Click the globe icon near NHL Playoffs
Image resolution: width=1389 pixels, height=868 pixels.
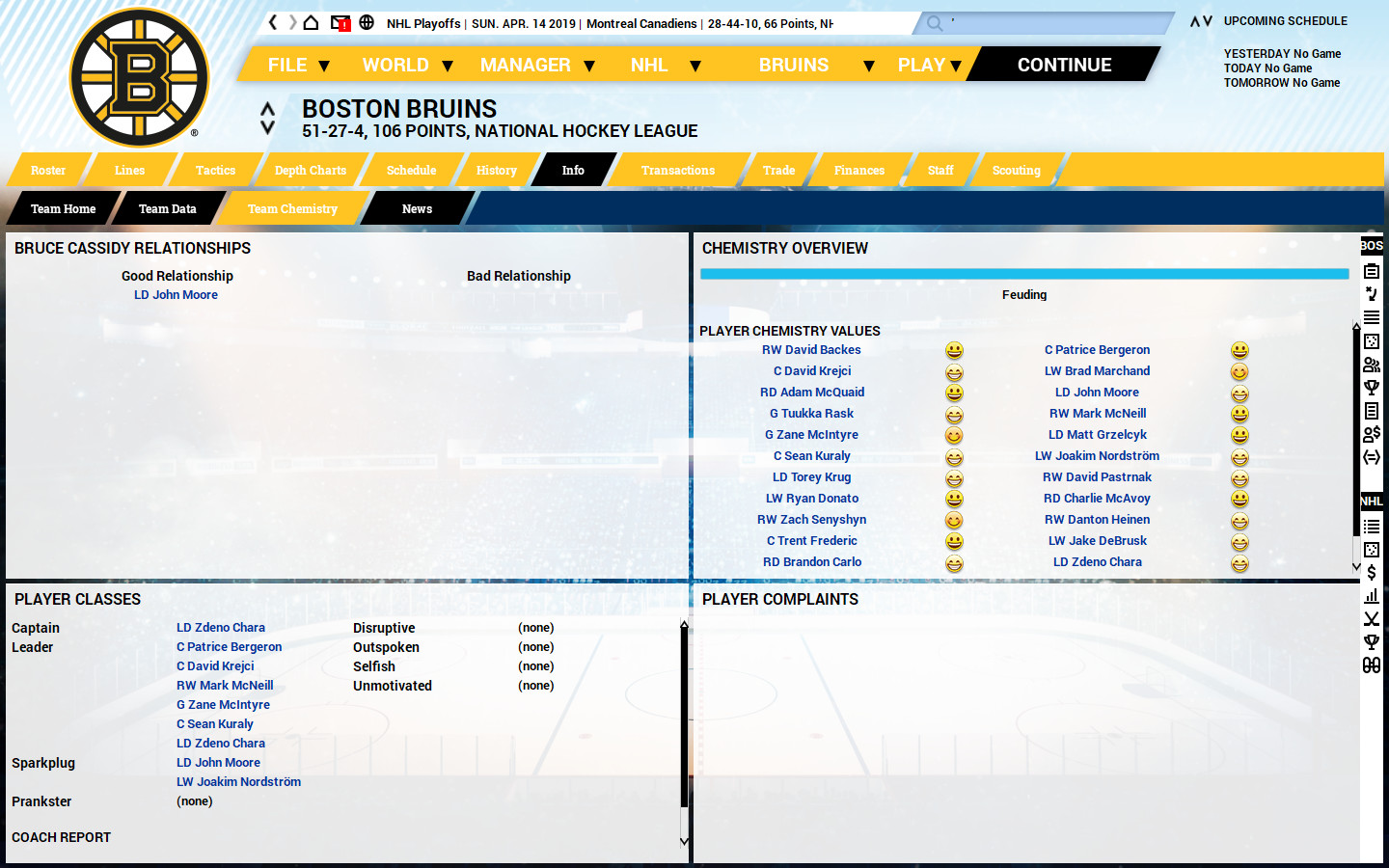coord(366,21)
